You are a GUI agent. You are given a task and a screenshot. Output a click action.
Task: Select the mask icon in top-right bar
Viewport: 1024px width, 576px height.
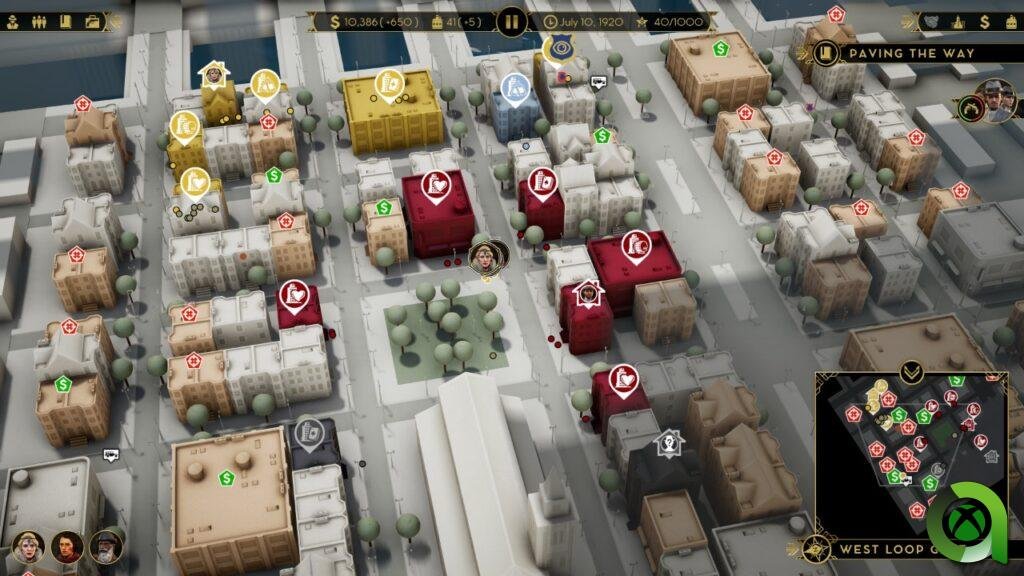(x=929, y=21)
